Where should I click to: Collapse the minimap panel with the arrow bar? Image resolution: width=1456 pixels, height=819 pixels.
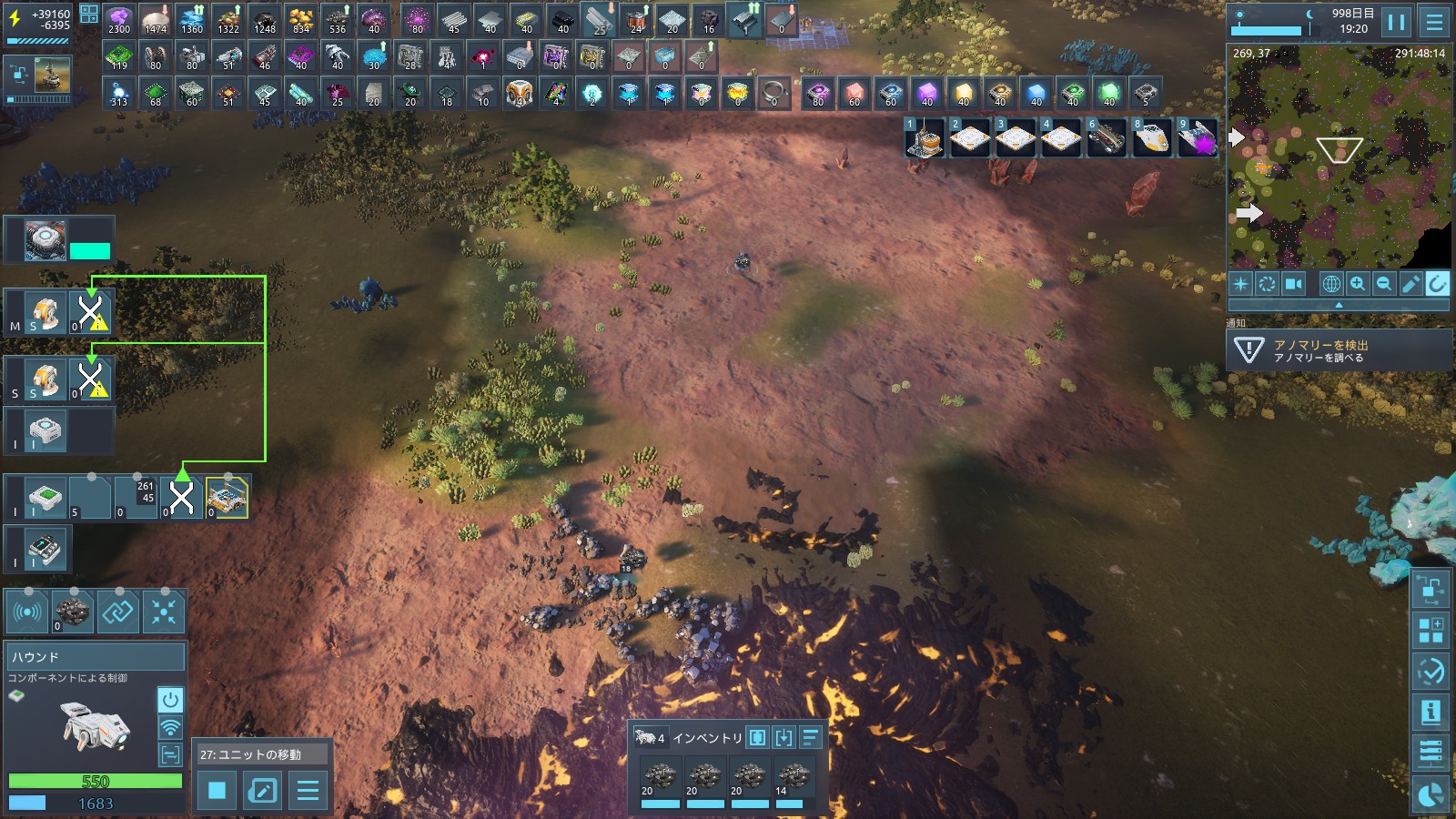[x=1338, y=305]
